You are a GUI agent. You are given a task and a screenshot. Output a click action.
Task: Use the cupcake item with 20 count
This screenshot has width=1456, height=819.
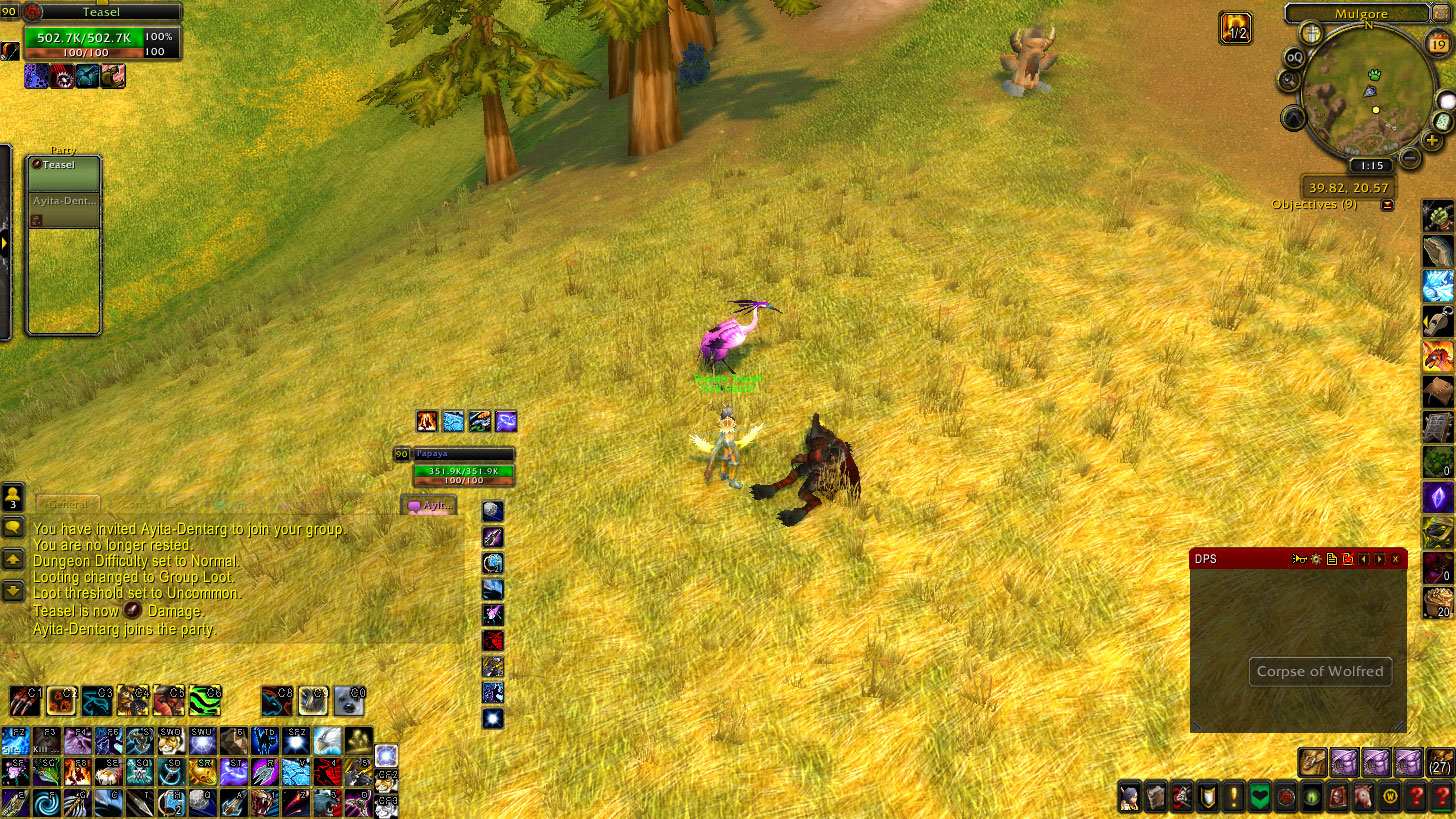point(1438,603)
